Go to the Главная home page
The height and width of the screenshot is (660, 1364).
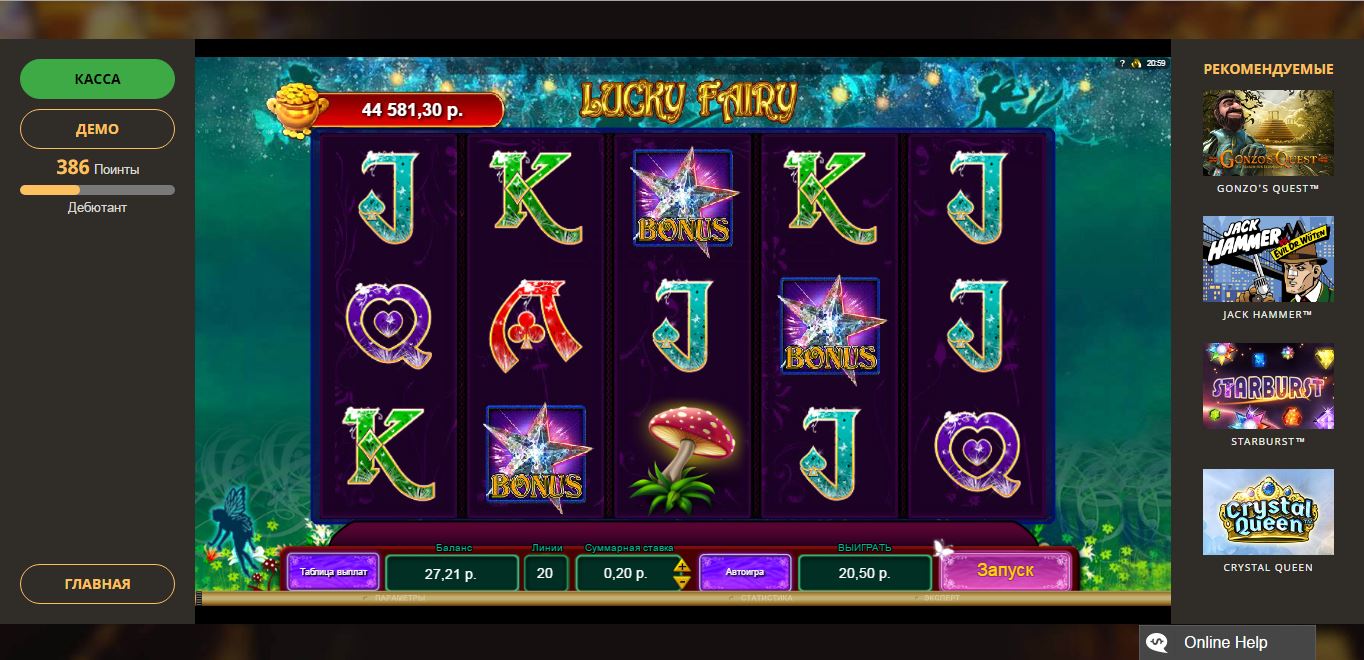click(x=97, y=584)
